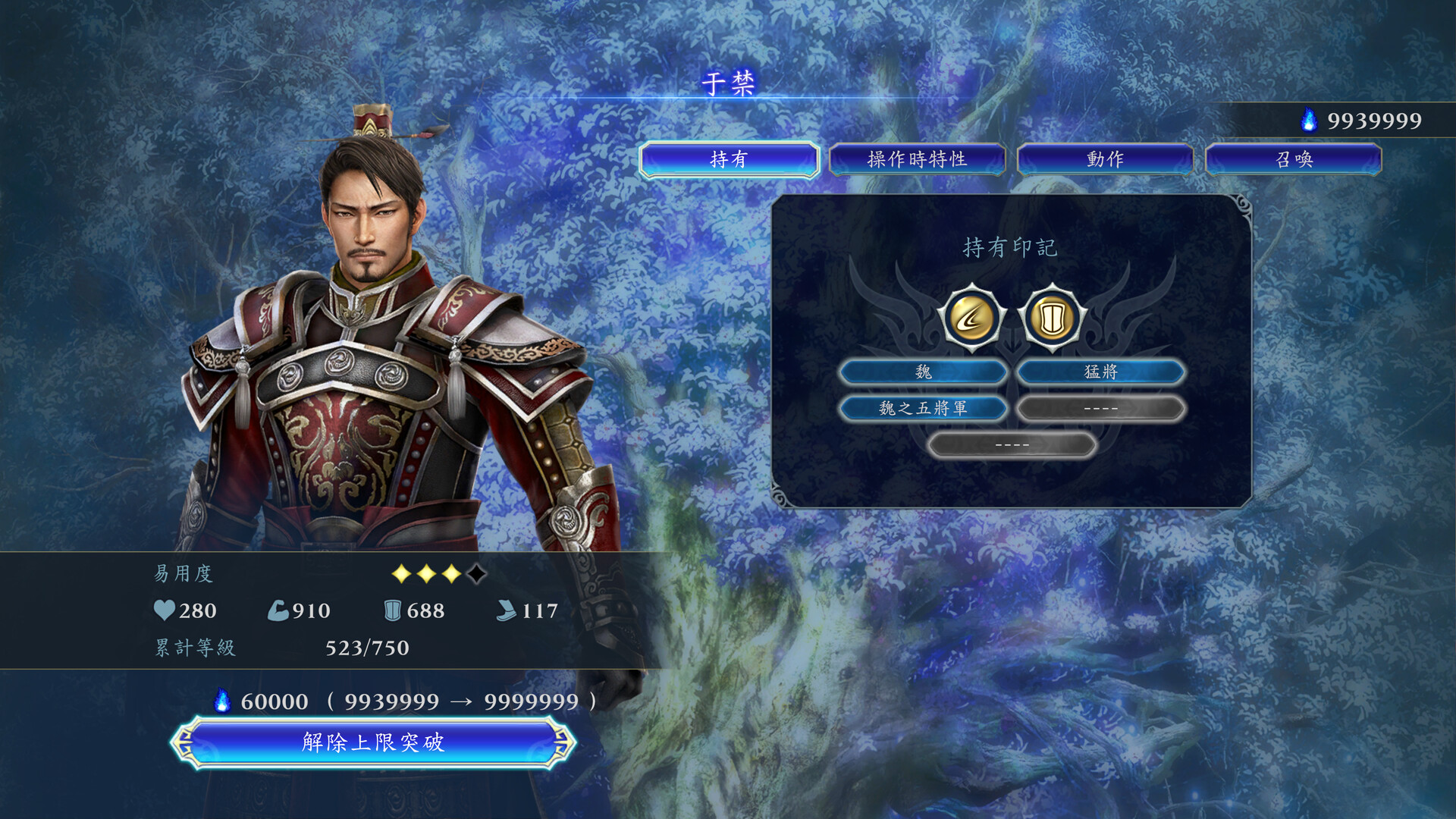Choose the 猛將 emblem tag
1456x819 pixels.
(x=1100, y=372)
